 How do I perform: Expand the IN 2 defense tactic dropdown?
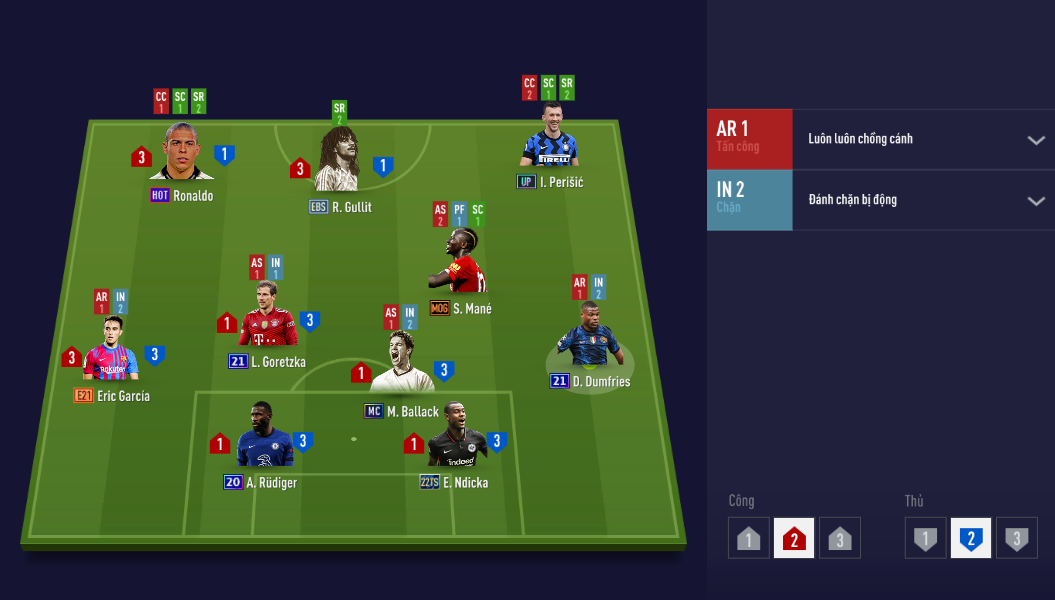(1035, 200)
